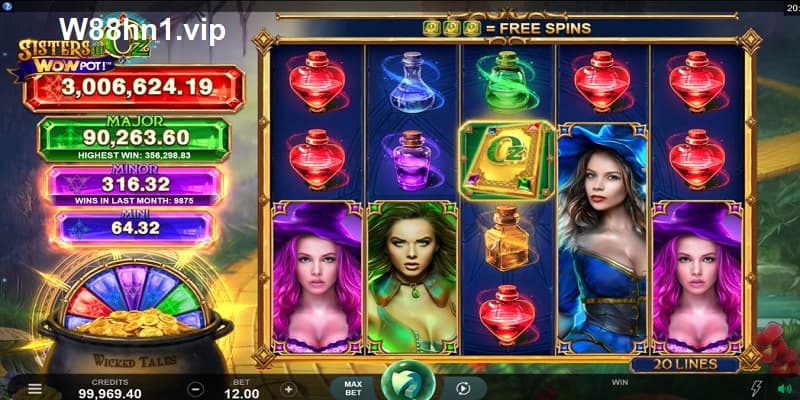Set the wager with Max Bet
Image resolution: width=800 pixels, height=400 pixels.
352,388
